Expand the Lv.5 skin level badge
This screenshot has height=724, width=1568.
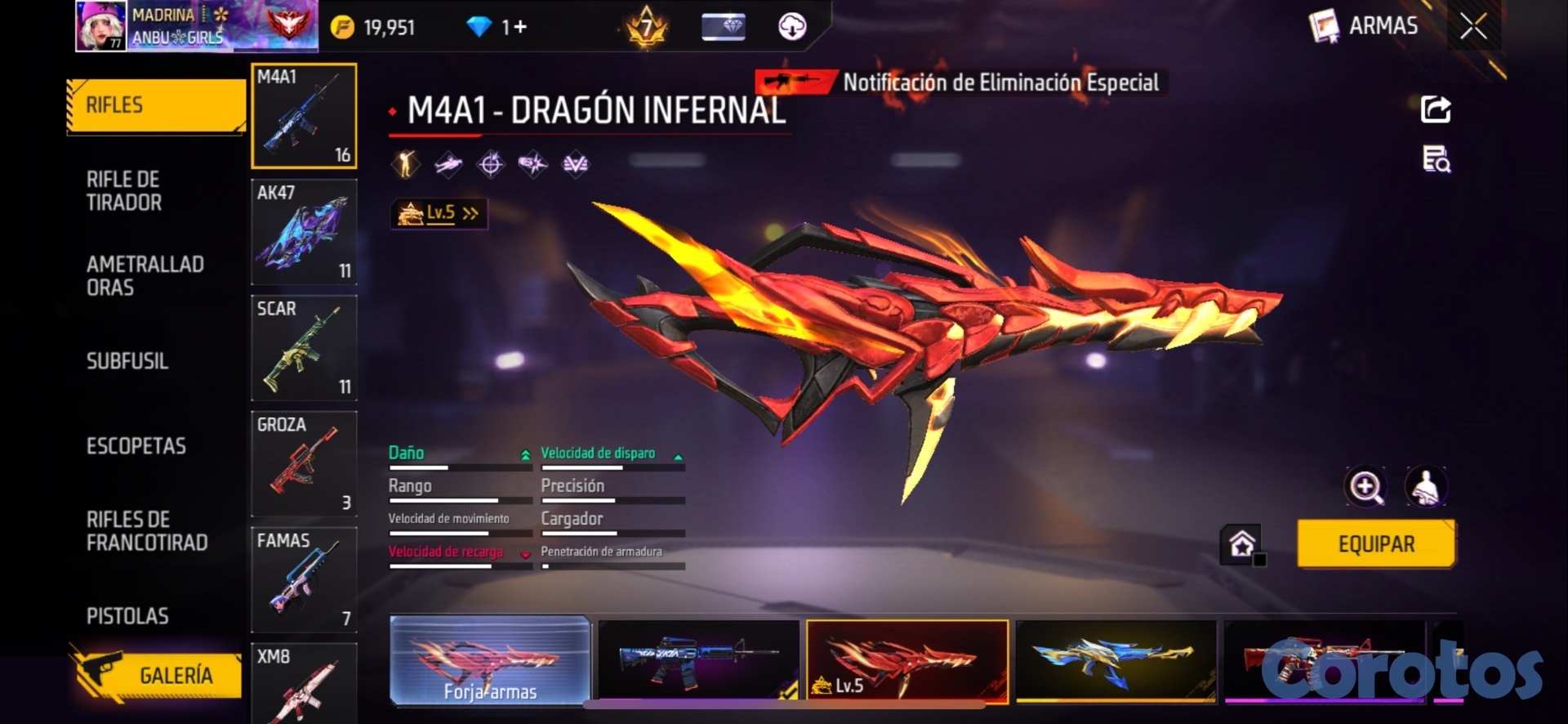click(x=439, y=214)
